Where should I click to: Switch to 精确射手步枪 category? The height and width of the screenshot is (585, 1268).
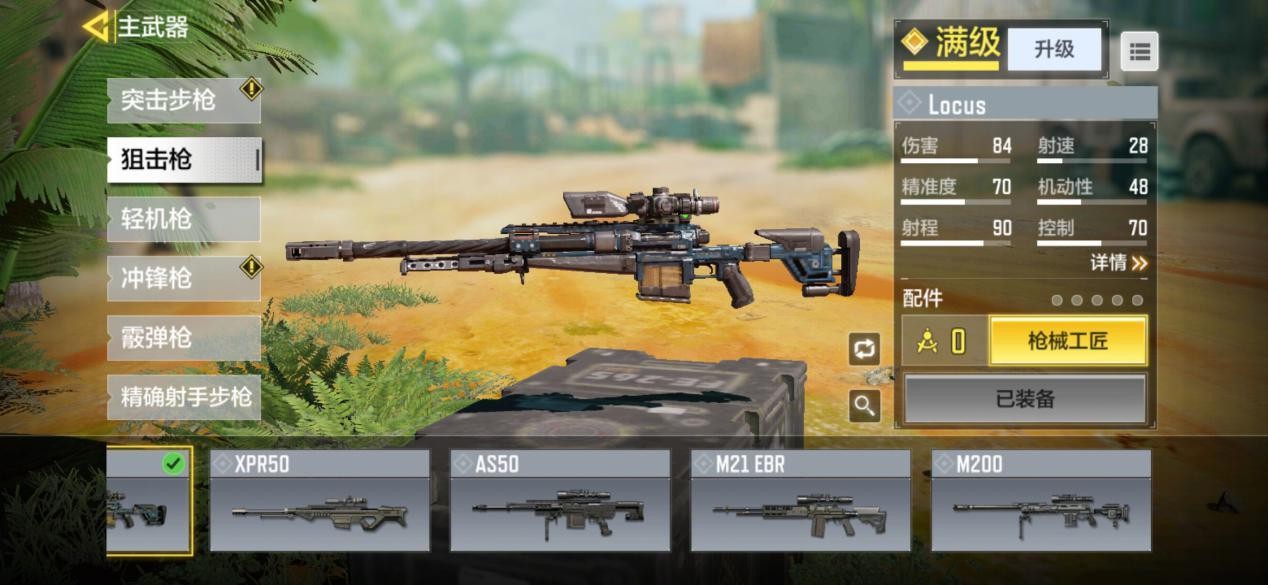click(183, 397)
